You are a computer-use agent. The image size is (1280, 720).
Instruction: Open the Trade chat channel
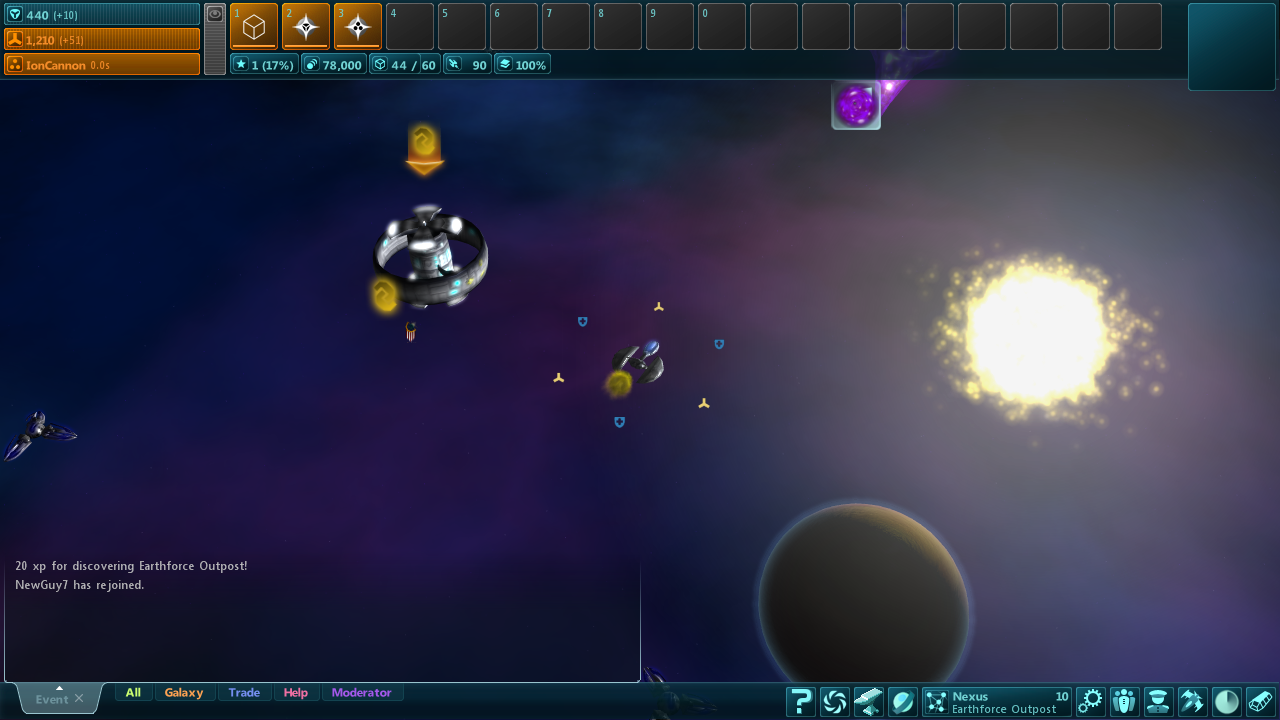pos(244,693)
